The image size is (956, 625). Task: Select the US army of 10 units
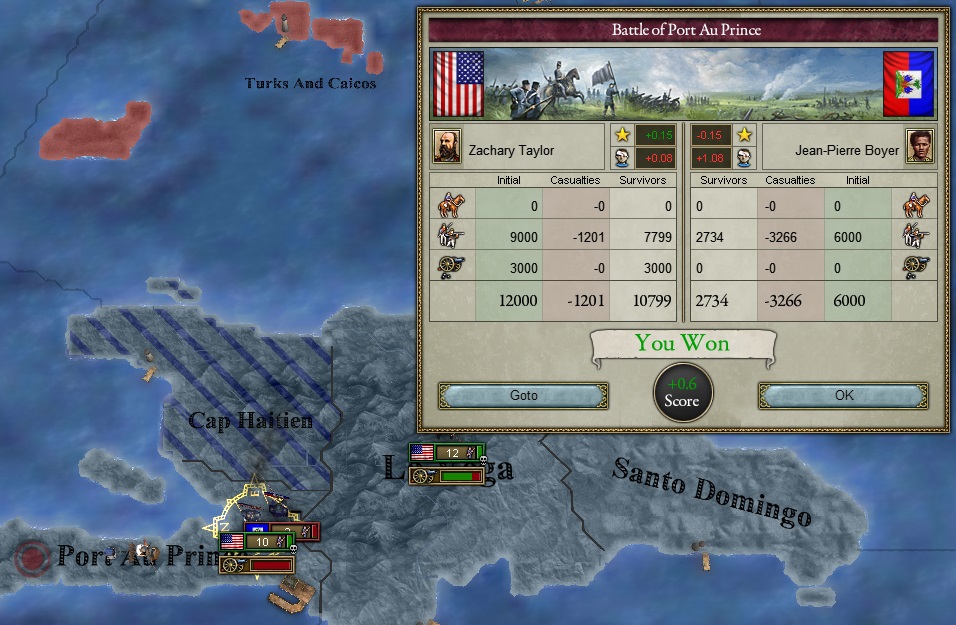tap(256, 541)
